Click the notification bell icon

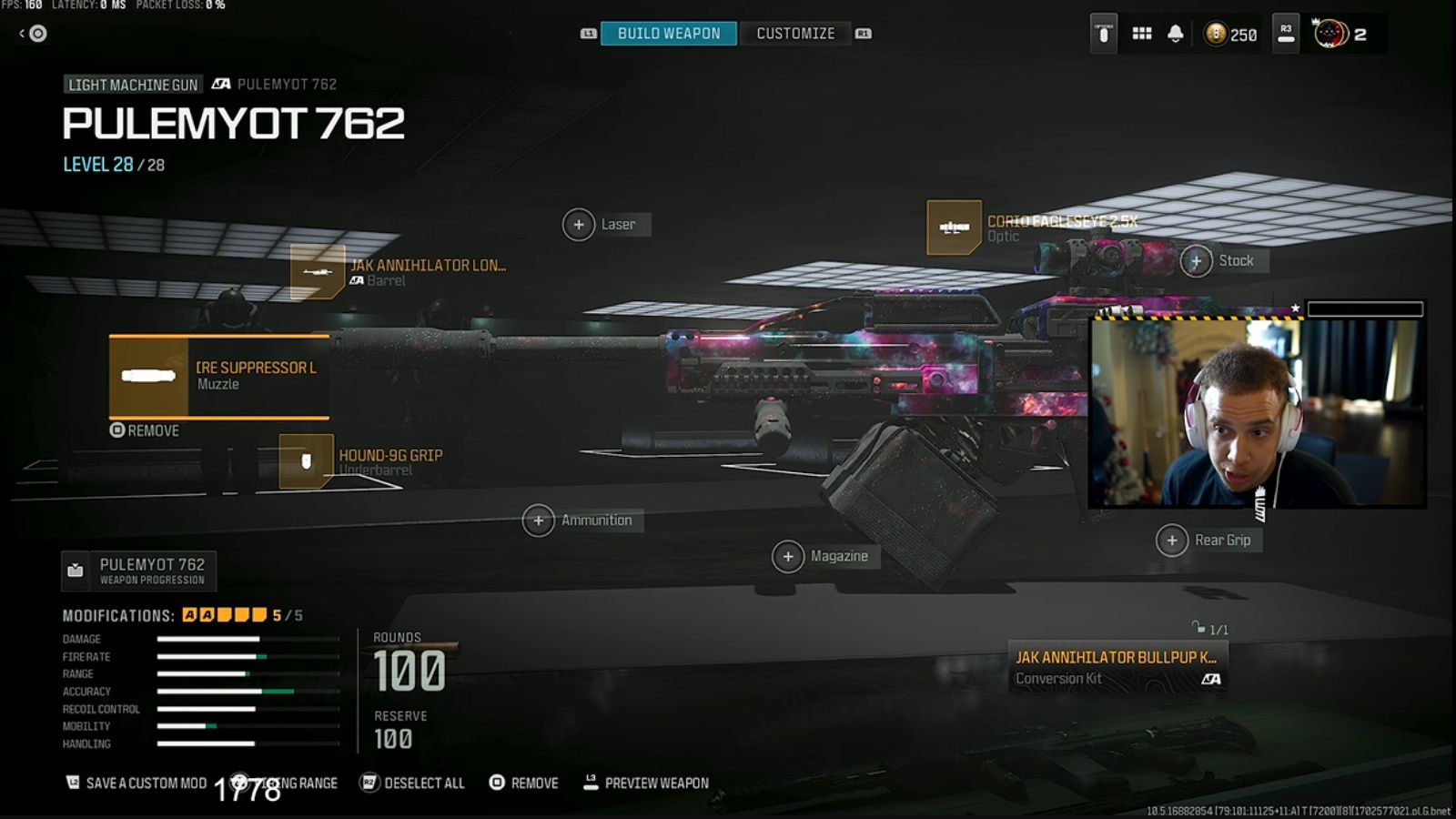tap(1177, 34)
